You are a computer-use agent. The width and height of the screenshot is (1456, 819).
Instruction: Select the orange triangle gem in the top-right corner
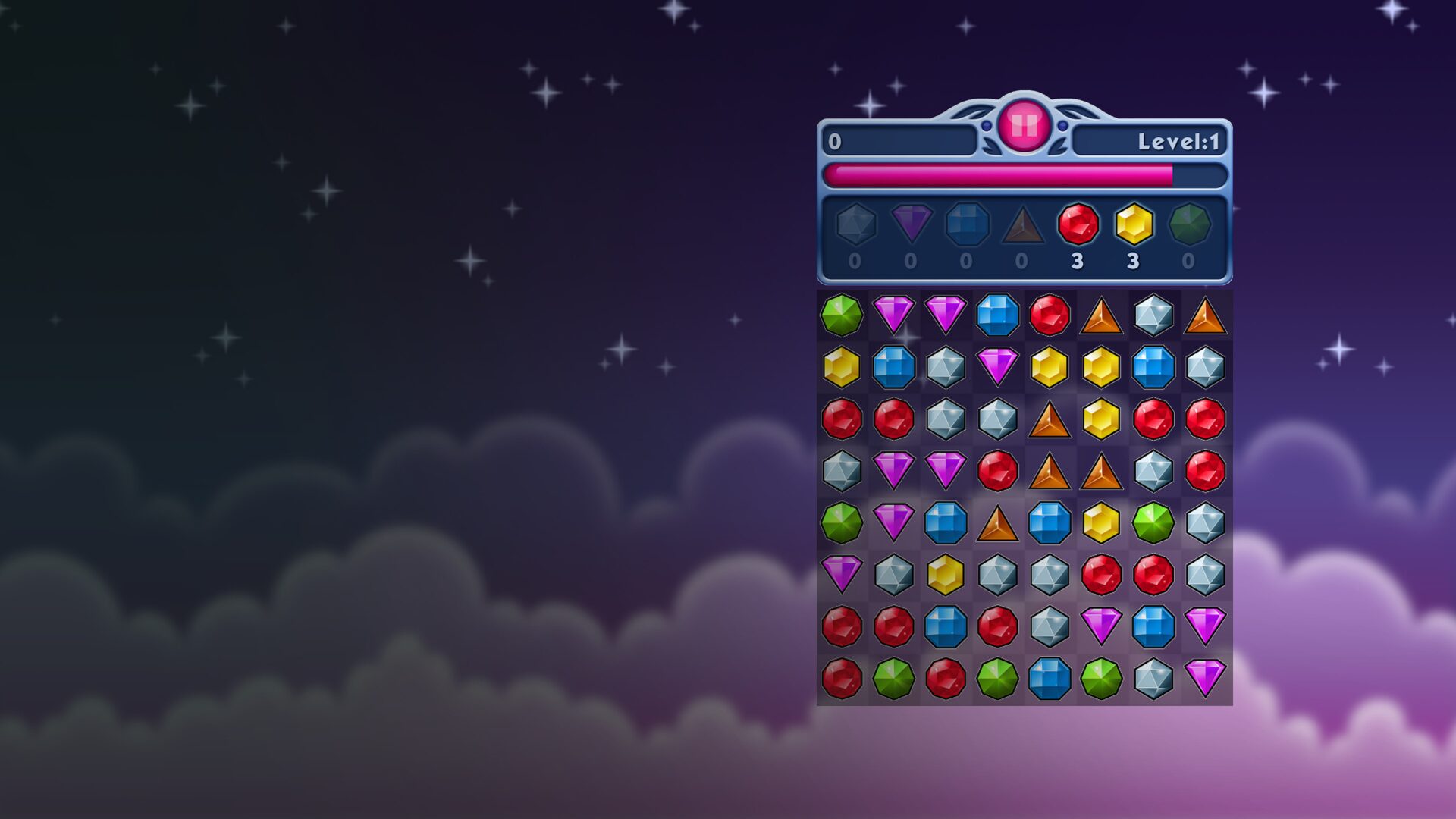tap(1203, 316)
